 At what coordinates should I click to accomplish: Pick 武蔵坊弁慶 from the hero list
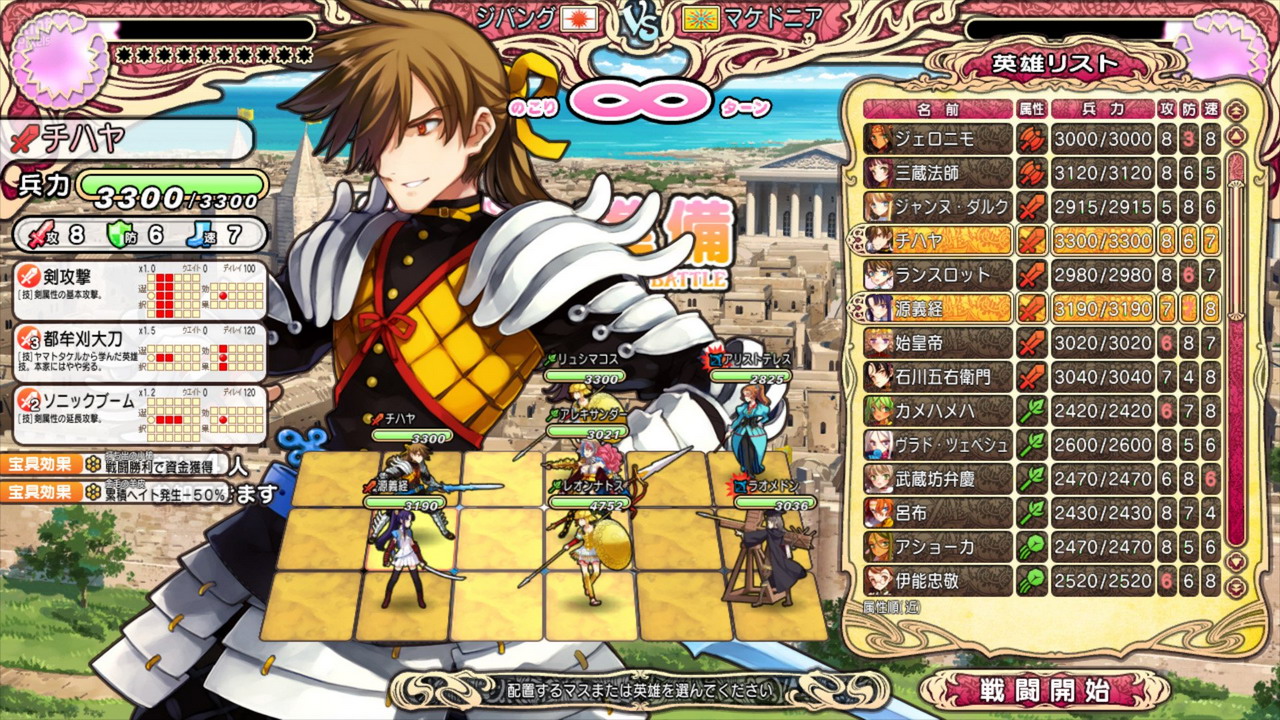click(938, 479)
